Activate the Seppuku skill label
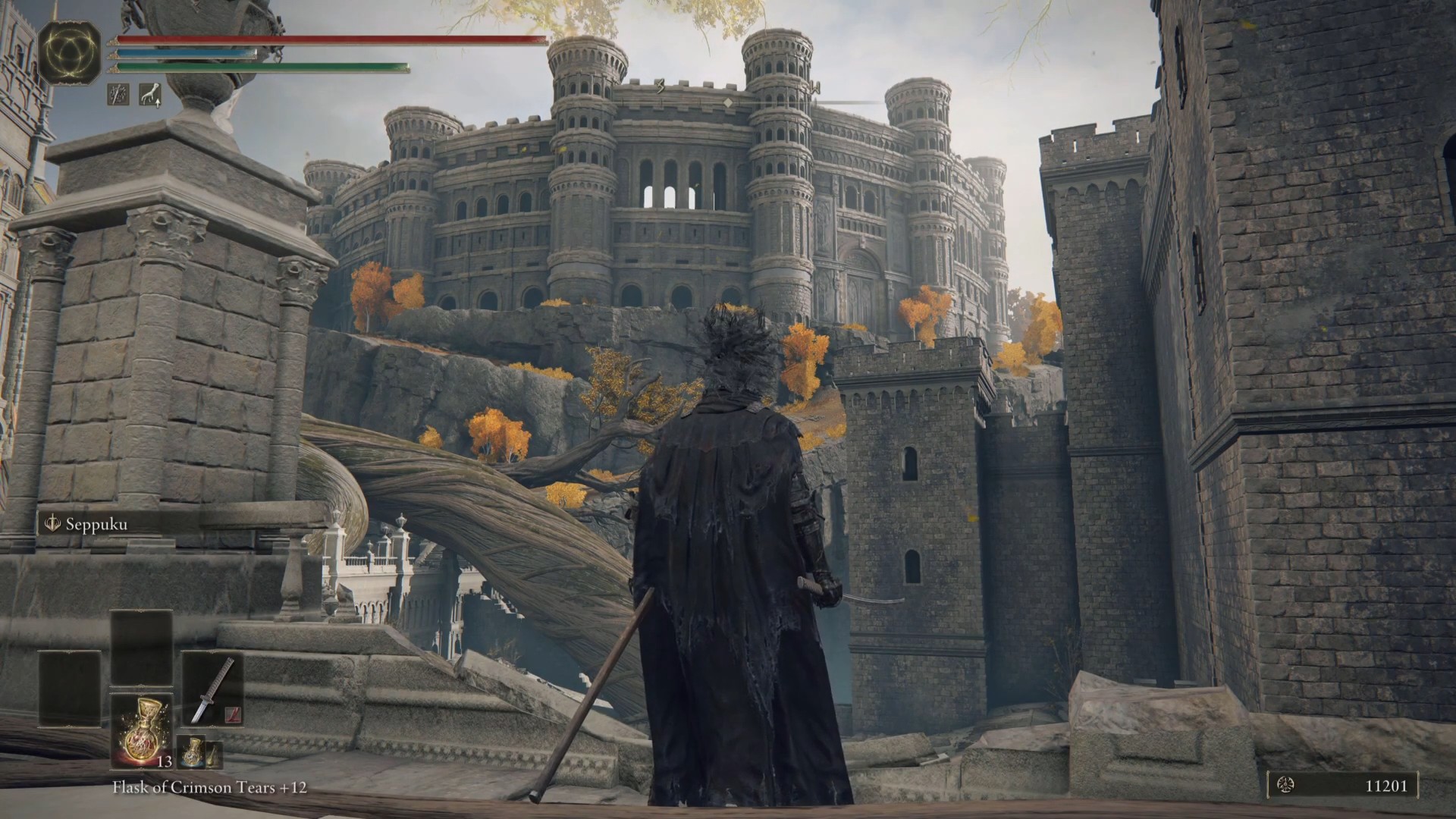Viewport: 1456px width, 819px height. coord(96,525)
